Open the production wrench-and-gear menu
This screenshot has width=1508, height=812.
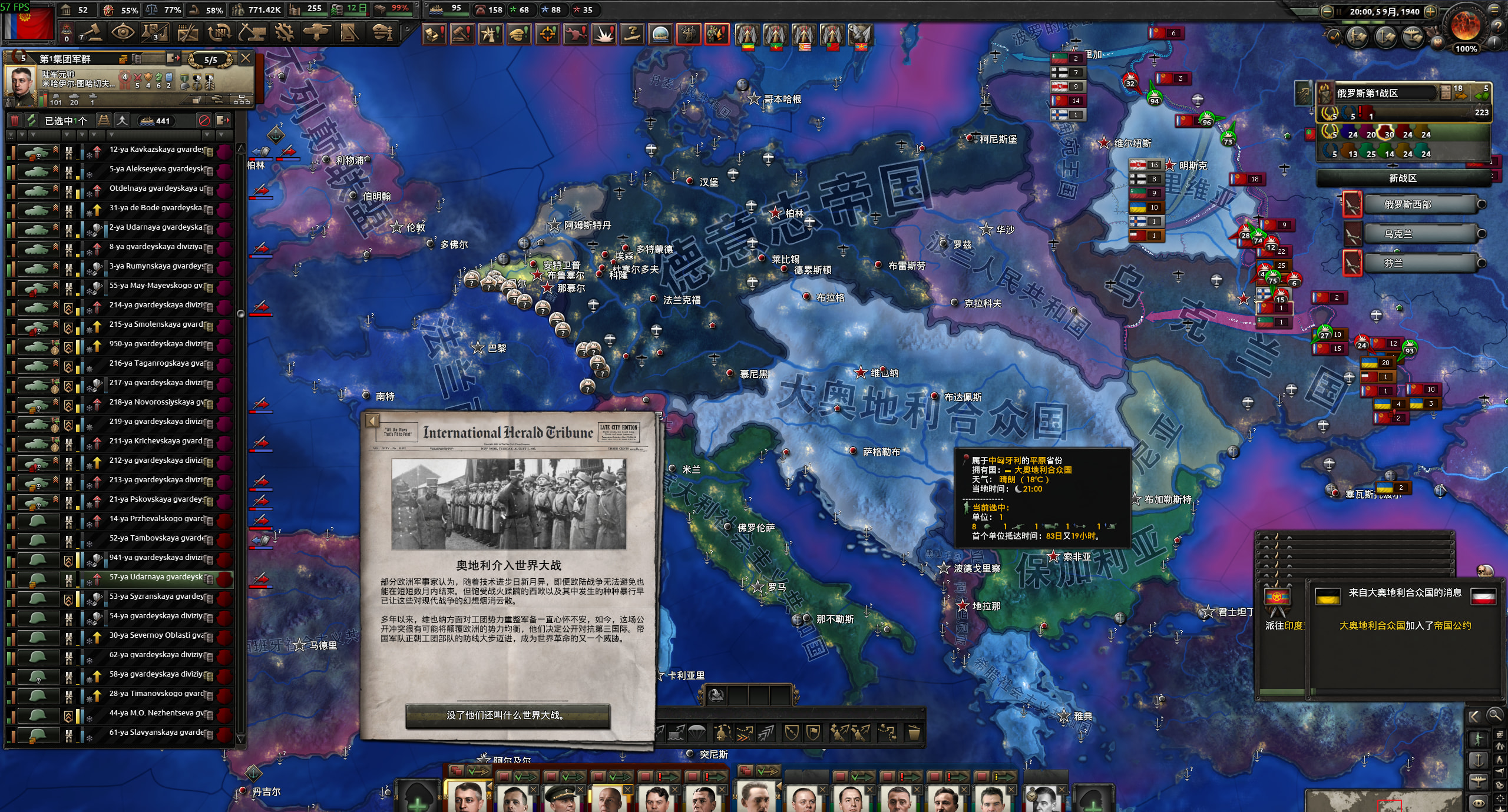tap(284, 32)
